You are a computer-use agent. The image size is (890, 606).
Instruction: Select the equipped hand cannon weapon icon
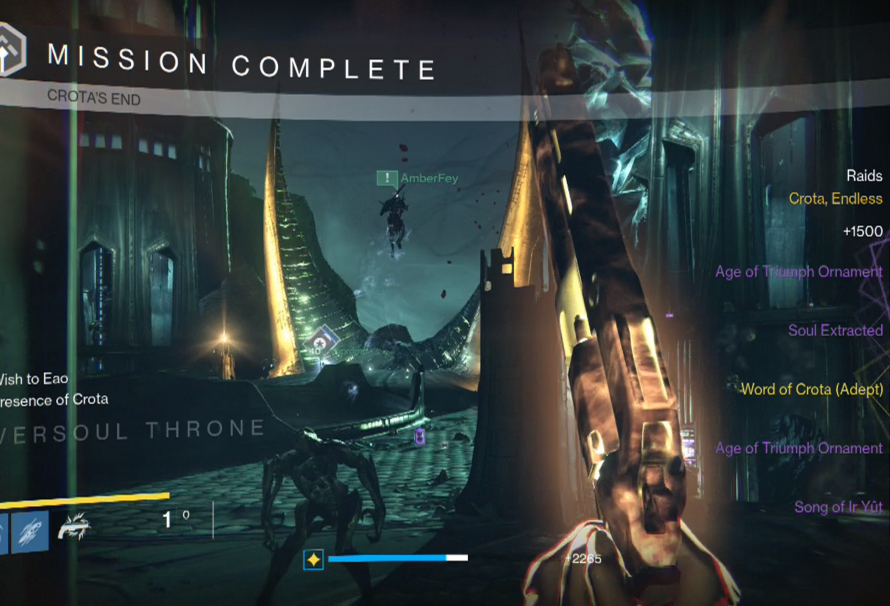74,526
